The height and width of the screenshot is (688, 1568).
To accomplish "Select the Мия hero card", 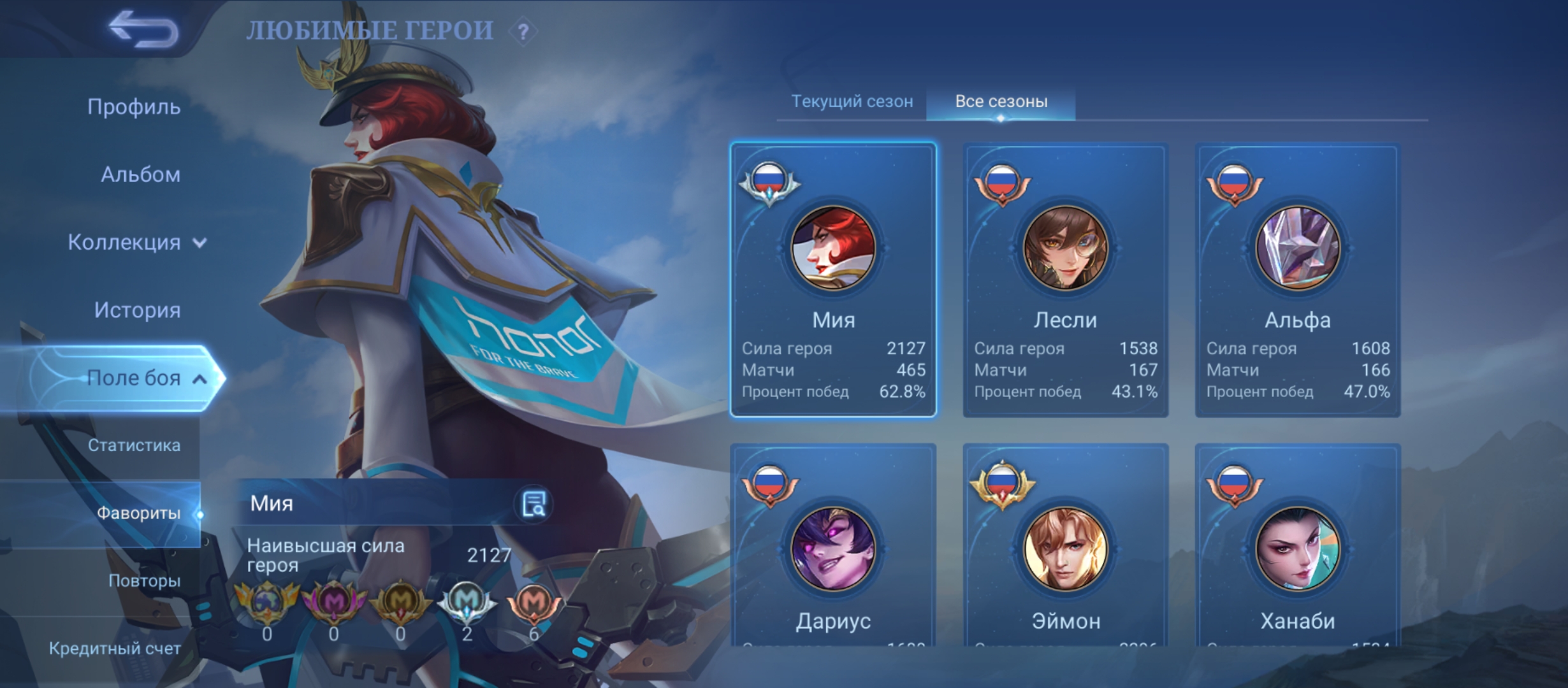I will (833, 280).
